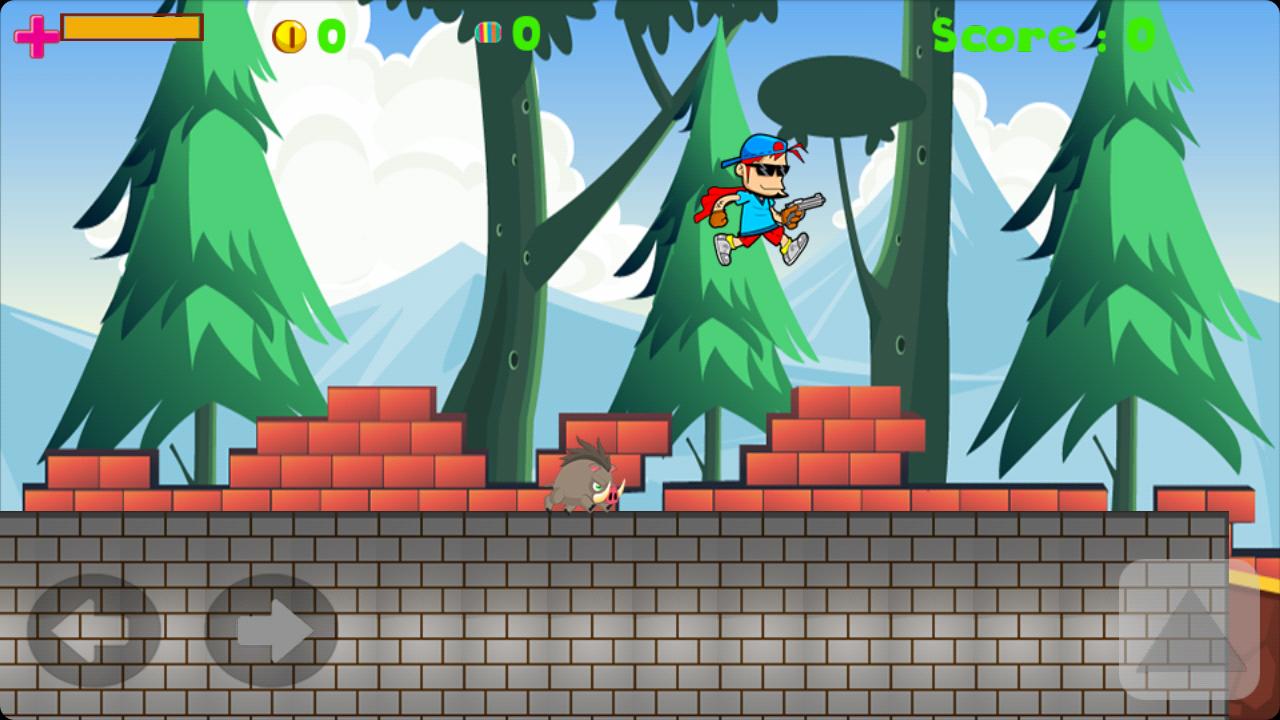Click the gold coin counter icon
Viewport: 1280px width, 720px height.
tap(290, 36)
